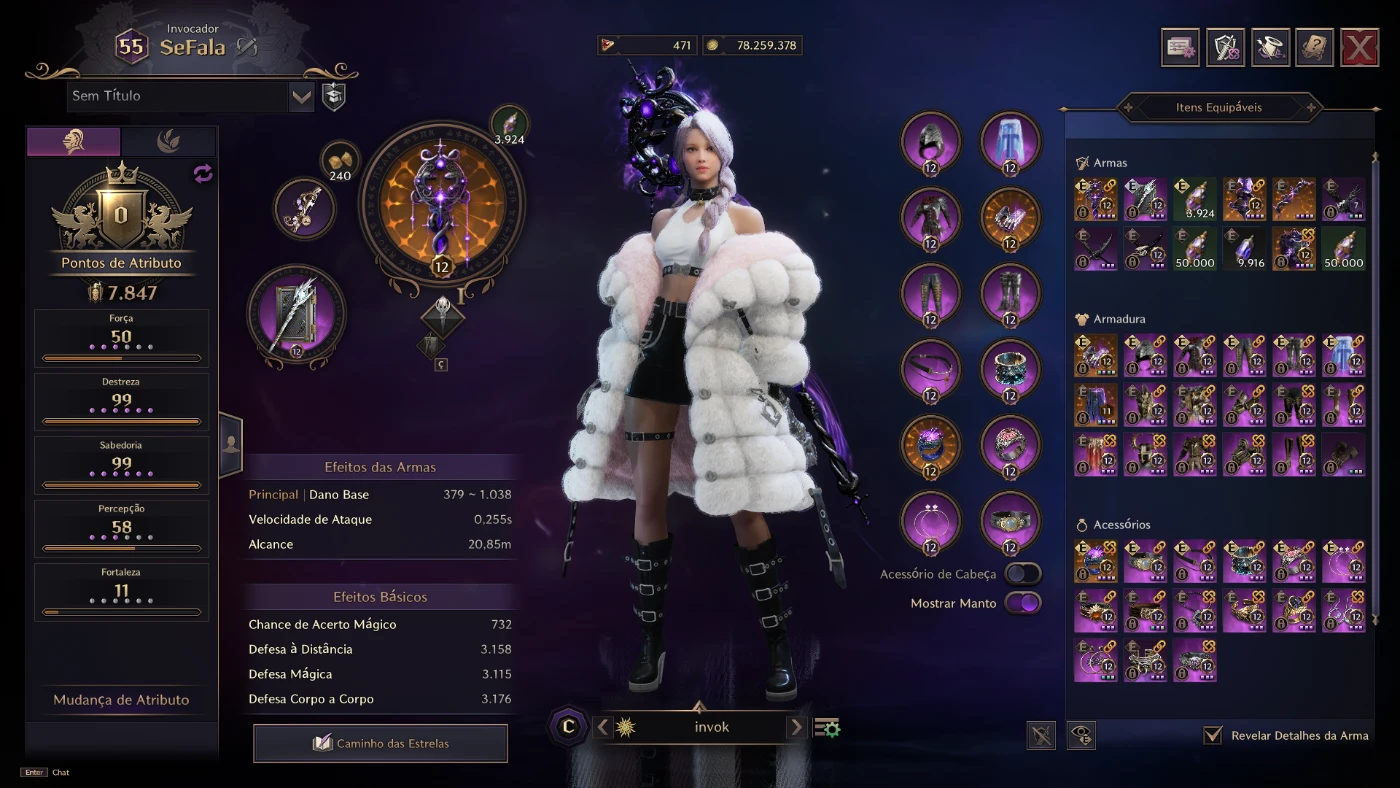
Task: Close the character window with red X
Action: 1359,47
